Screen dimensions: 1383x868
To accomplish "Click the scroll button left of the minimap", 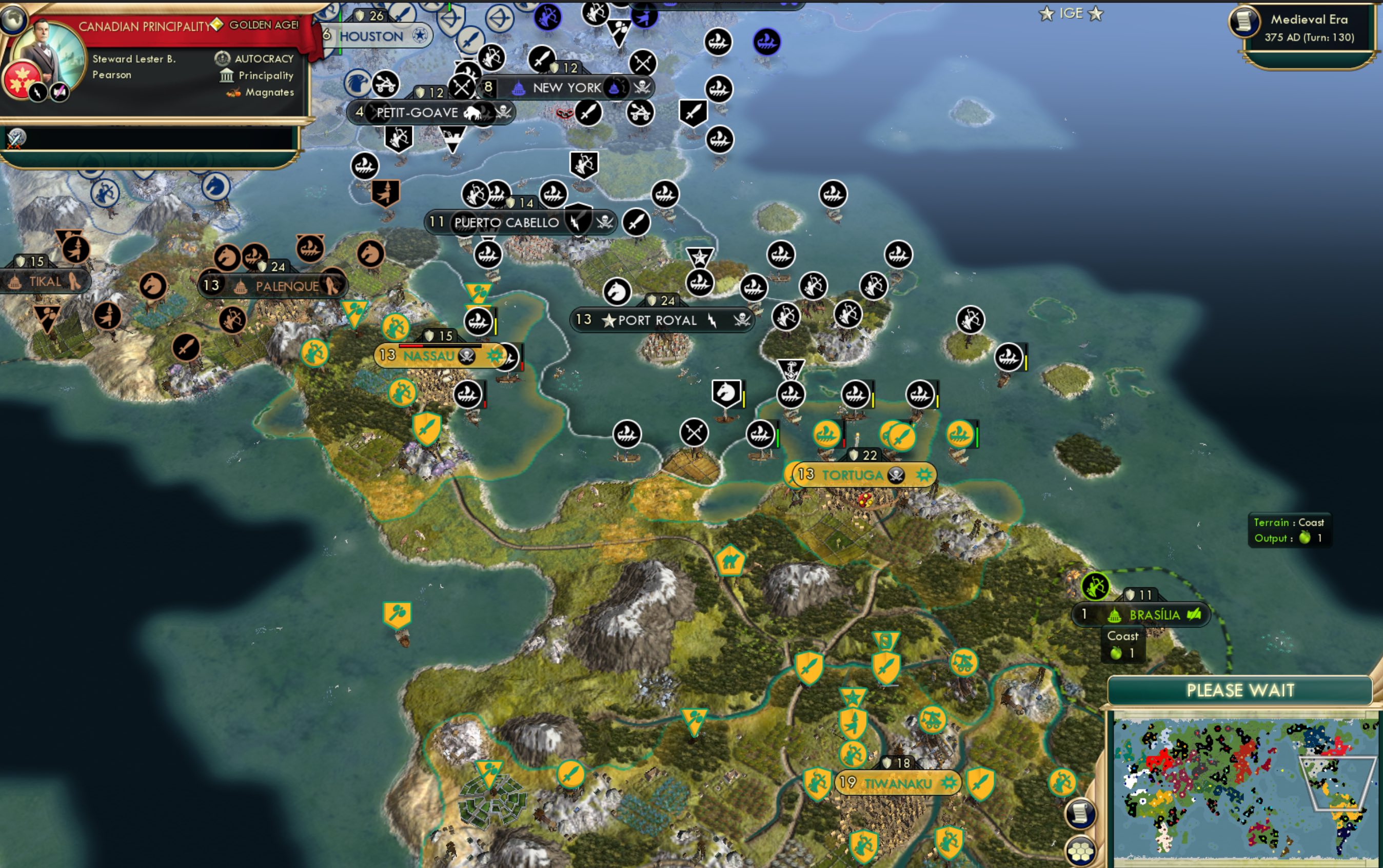I will point(1080,813).
